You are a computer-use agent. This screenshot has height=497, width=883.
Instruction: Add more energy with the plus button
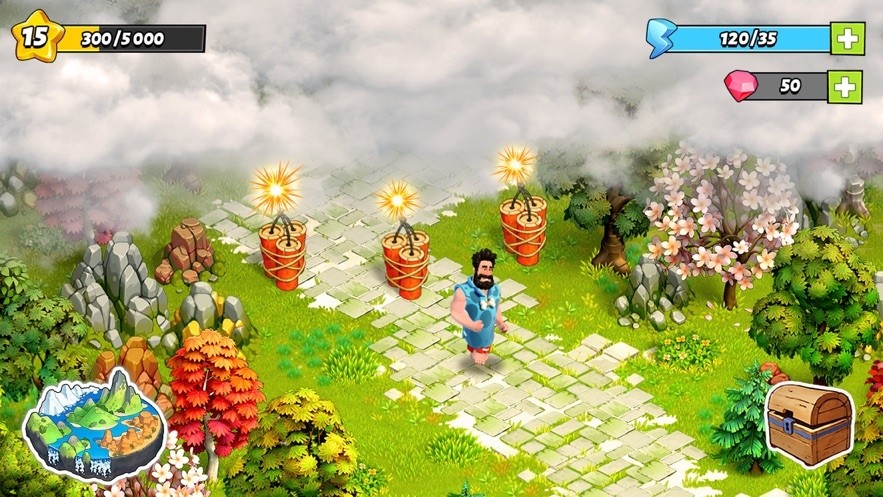(846, 39)
